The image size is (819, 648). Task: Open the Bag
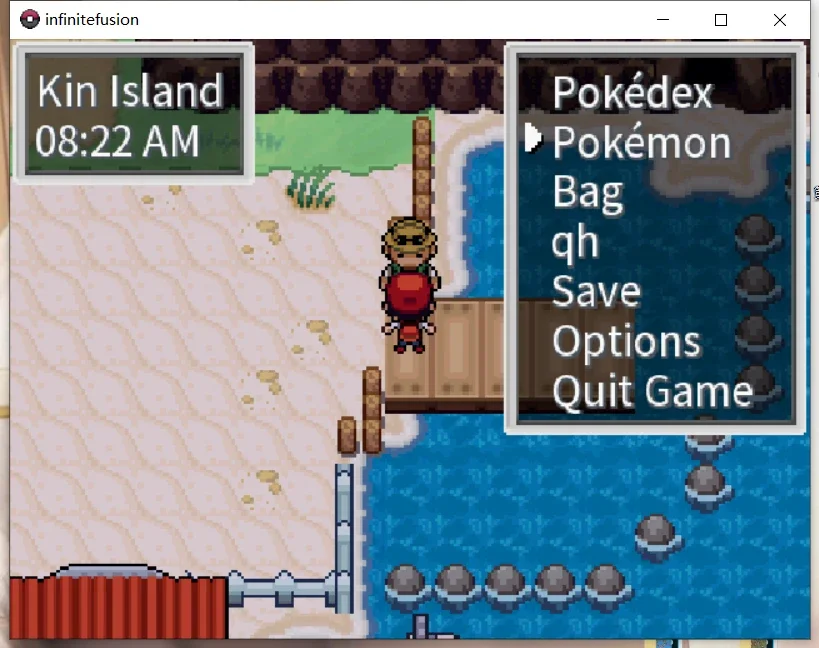tap(588, 192)
